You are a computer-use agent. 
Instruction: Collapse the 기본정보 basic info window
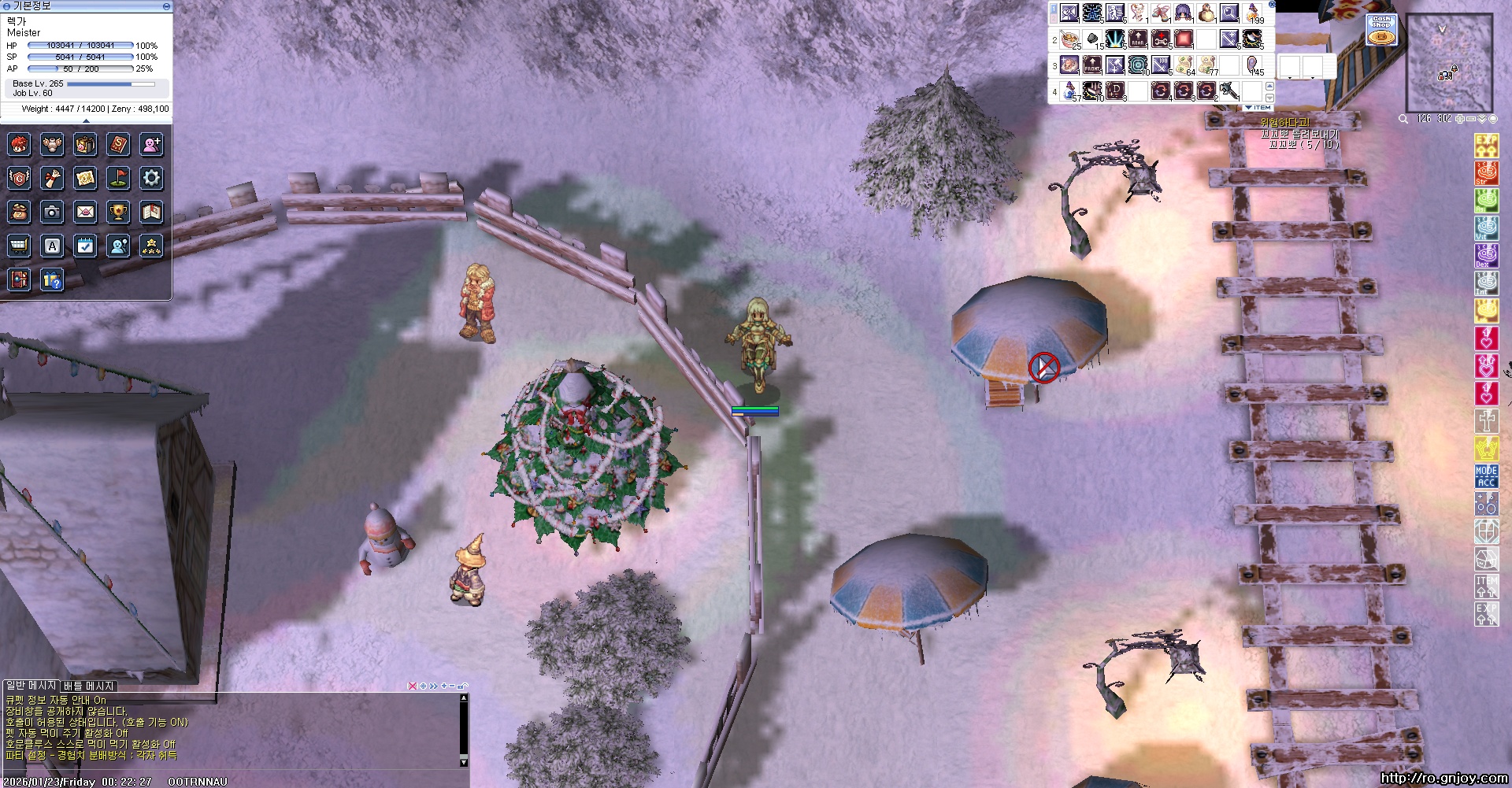(166, 6)
